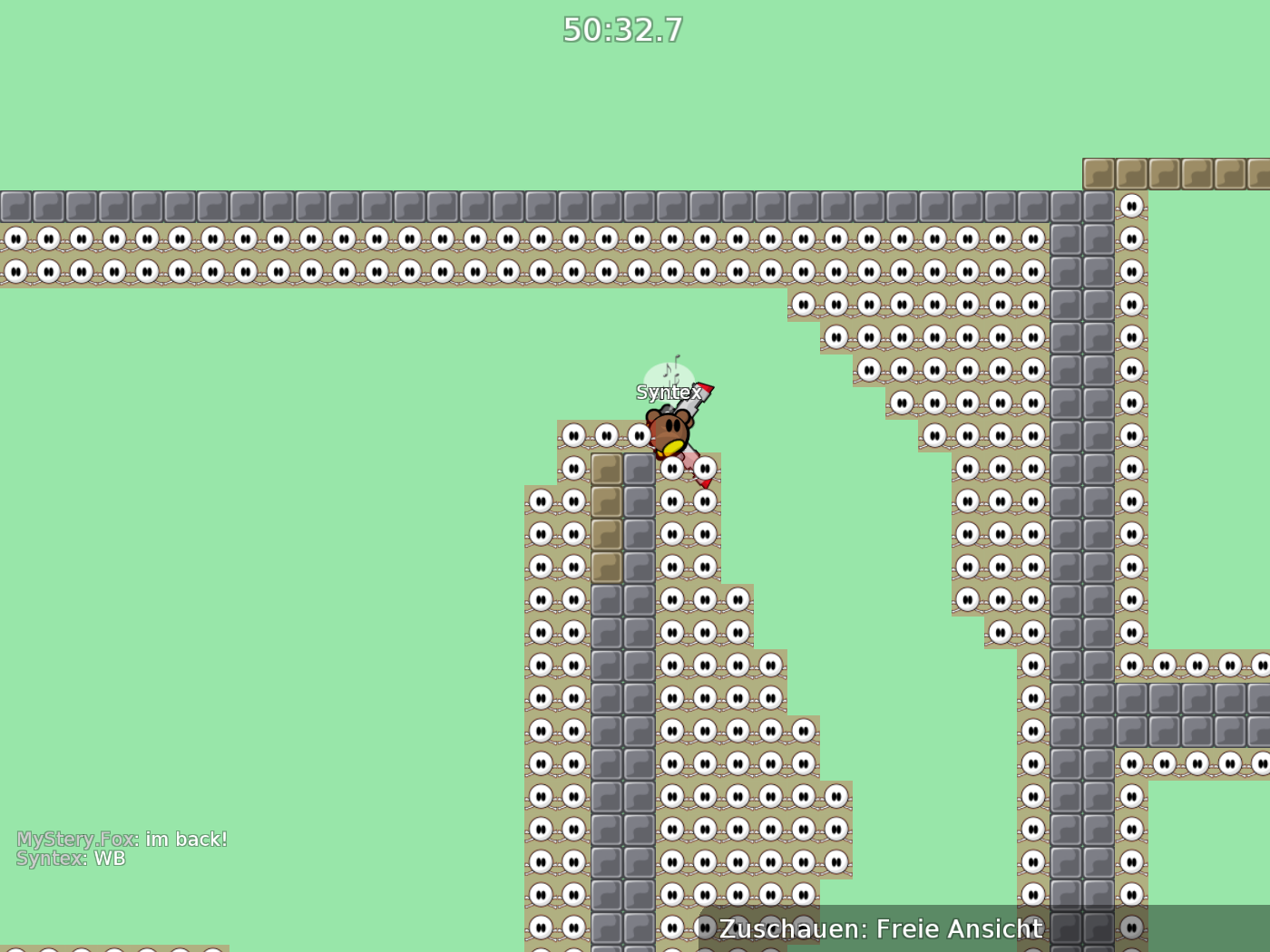
Task: Select the Syntex nameplate above the character
Action: (x=669, y=392)
